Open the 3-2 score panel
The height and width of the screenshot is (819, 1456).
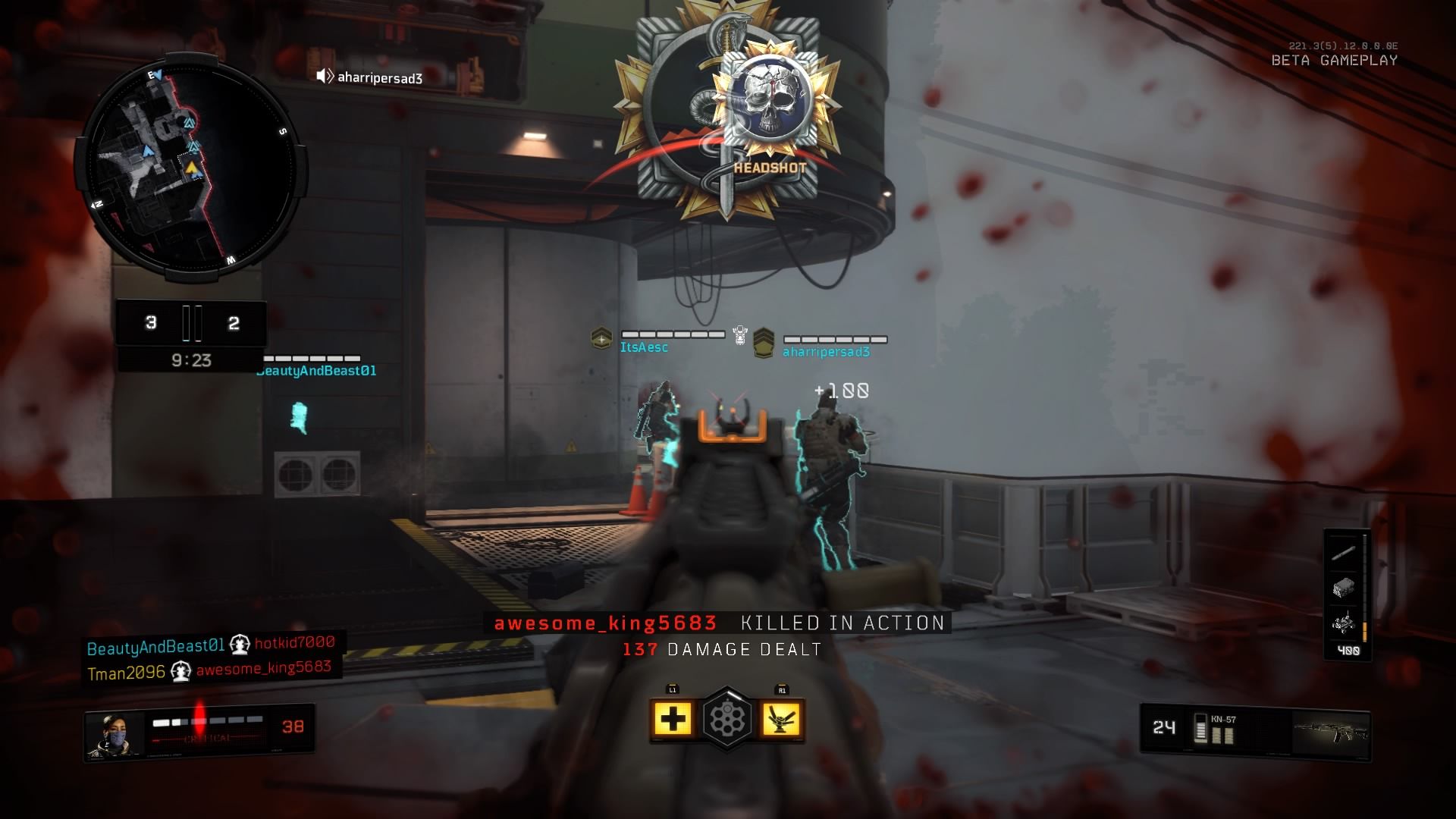pyautogui.click(x=191, y=323)
